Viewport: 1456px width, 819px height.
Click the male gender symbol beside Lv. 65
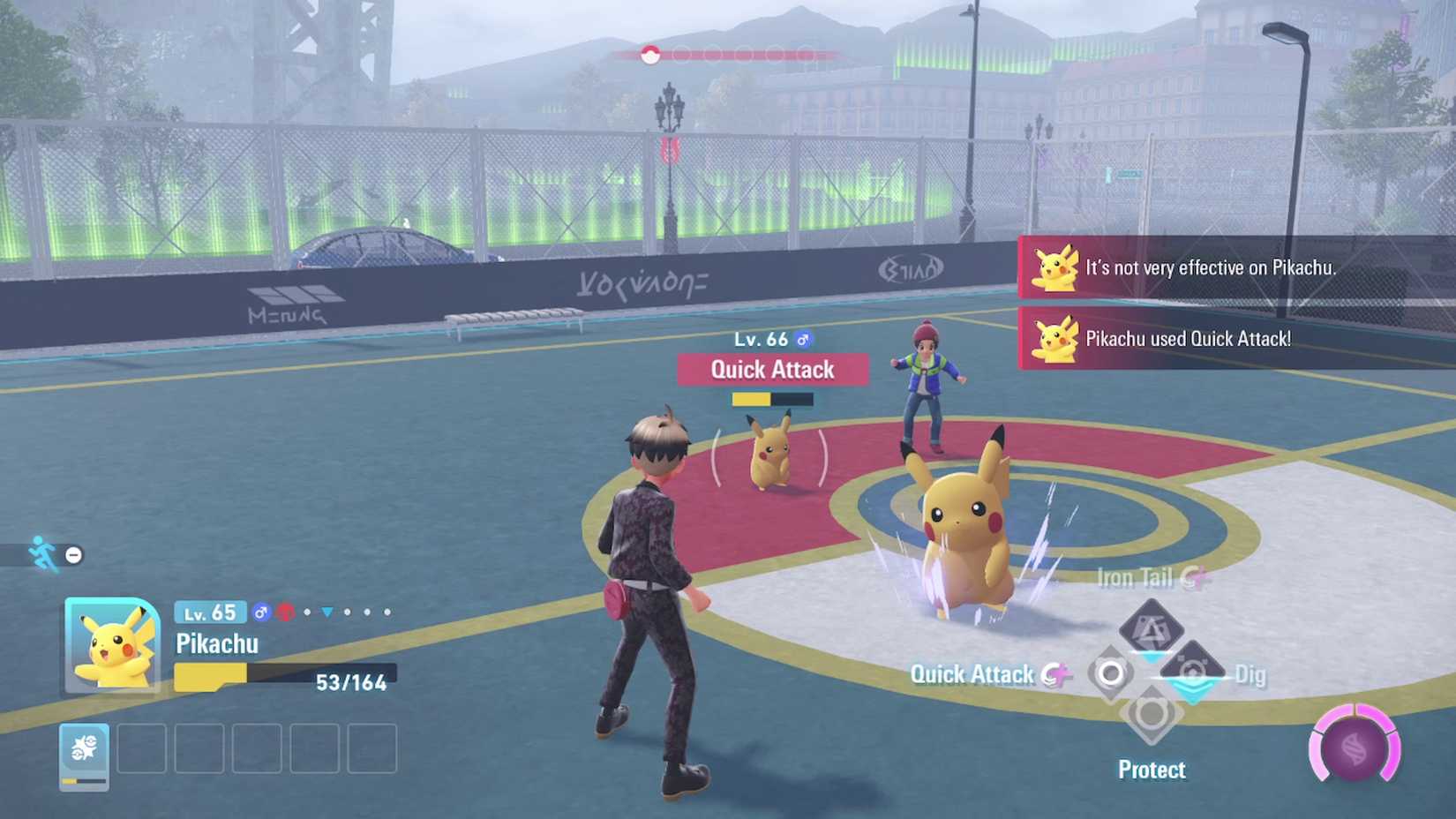262,611
